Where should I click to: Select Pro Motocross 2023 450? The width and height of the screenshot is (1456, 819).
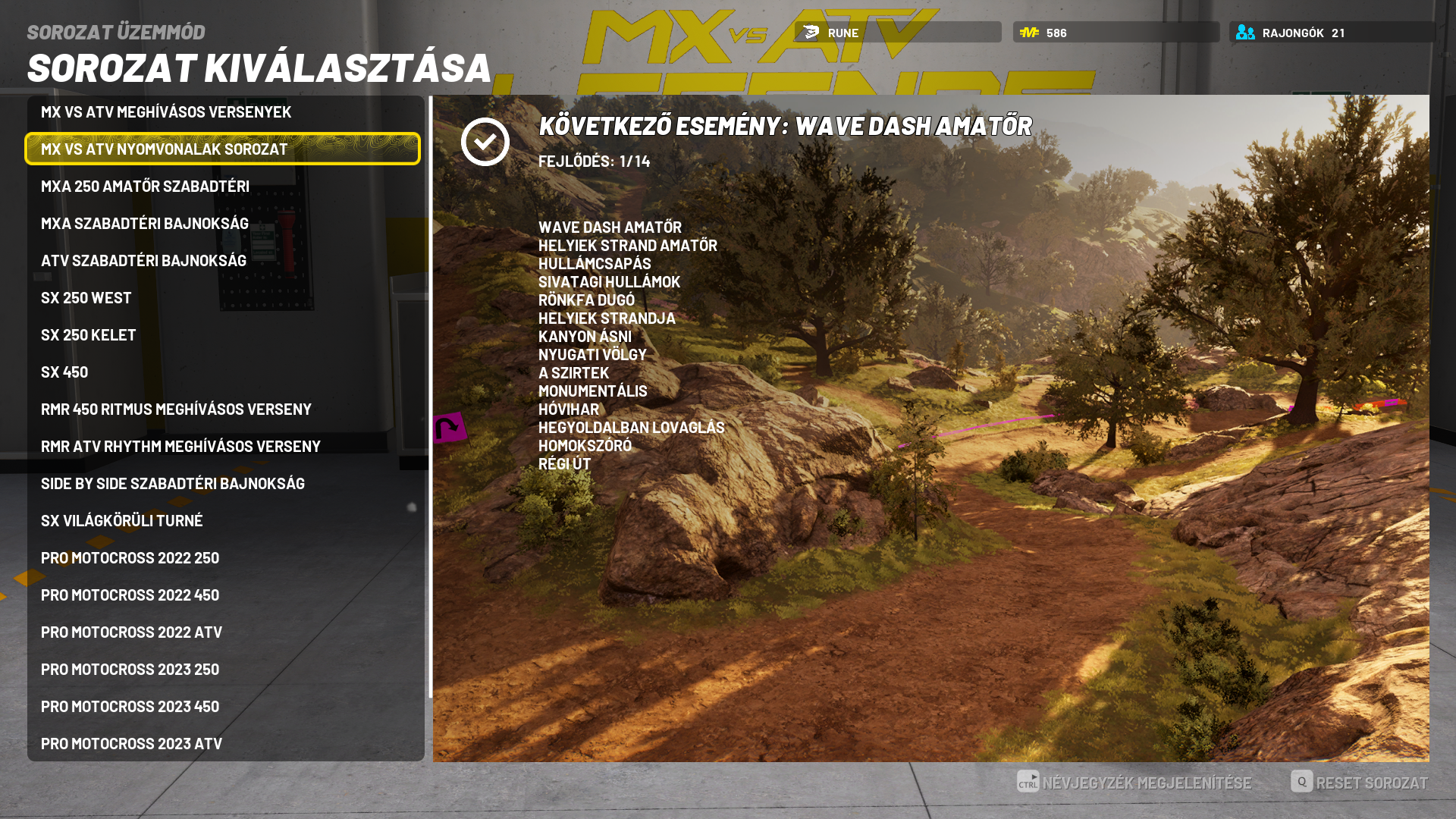point(130,707)
